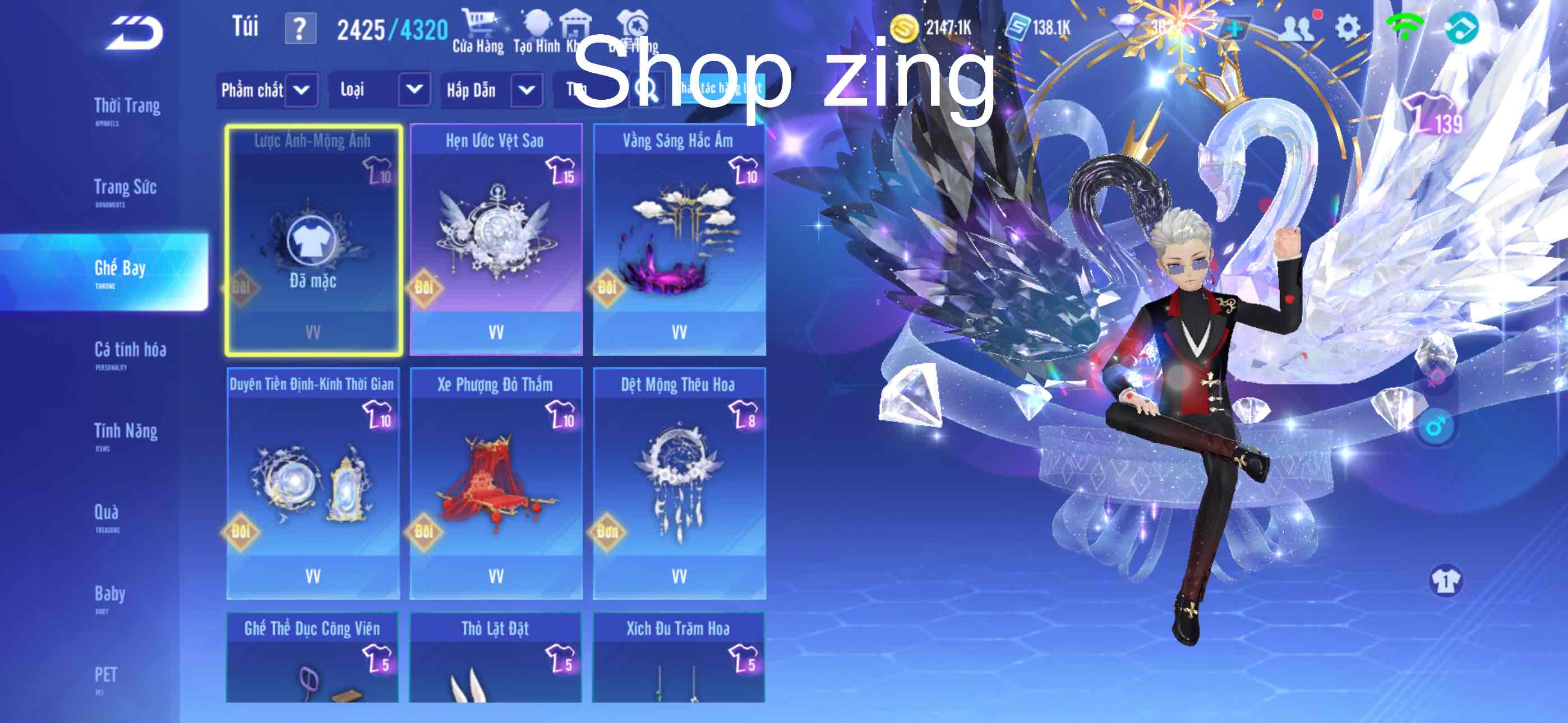Click the Đồ riêng shirt icon
Screen dimensions: 1568x723
click(633, 24)
